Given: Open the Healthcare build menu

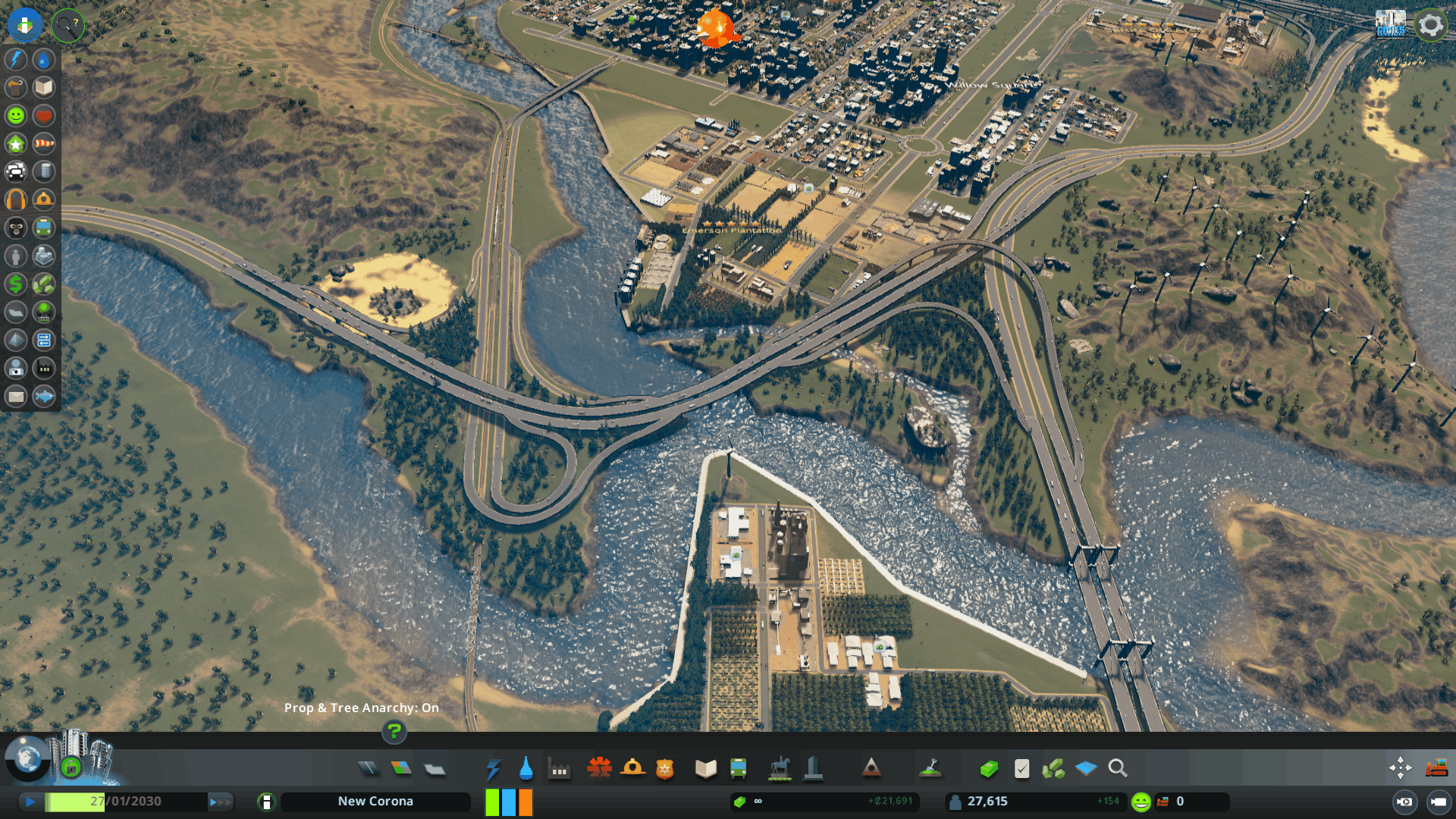Looking at the screenshot, I should pyautogui.click(x=599, y=769).
